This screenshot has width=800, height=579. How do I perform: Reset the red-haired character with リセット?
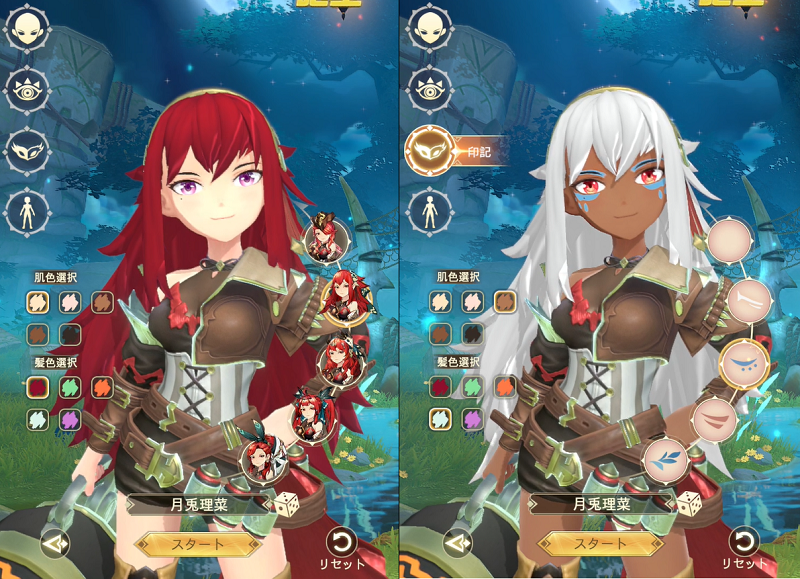coord(341,543)
